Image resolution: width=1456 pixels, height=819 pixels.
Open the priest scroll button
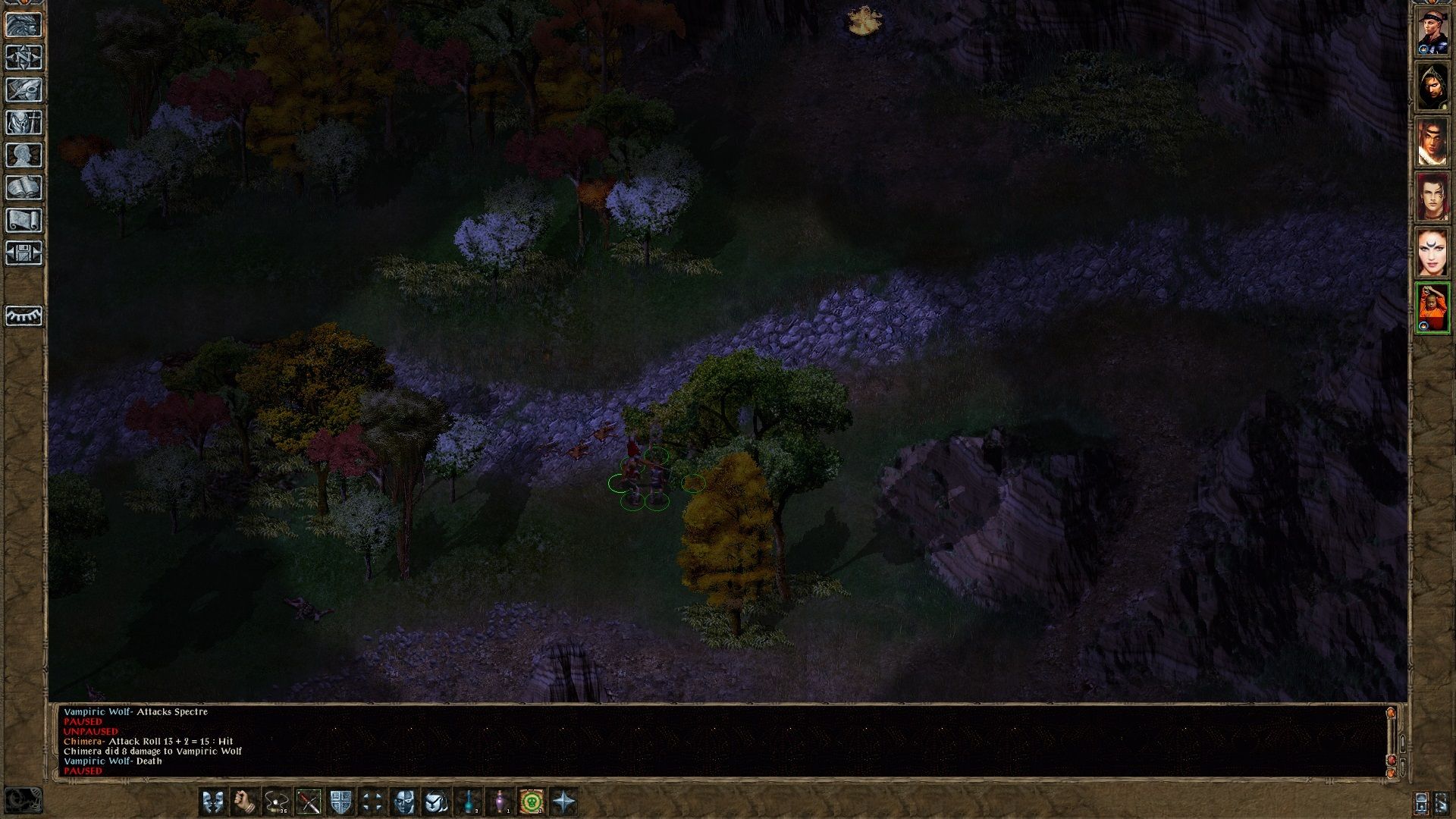(24, 221)
